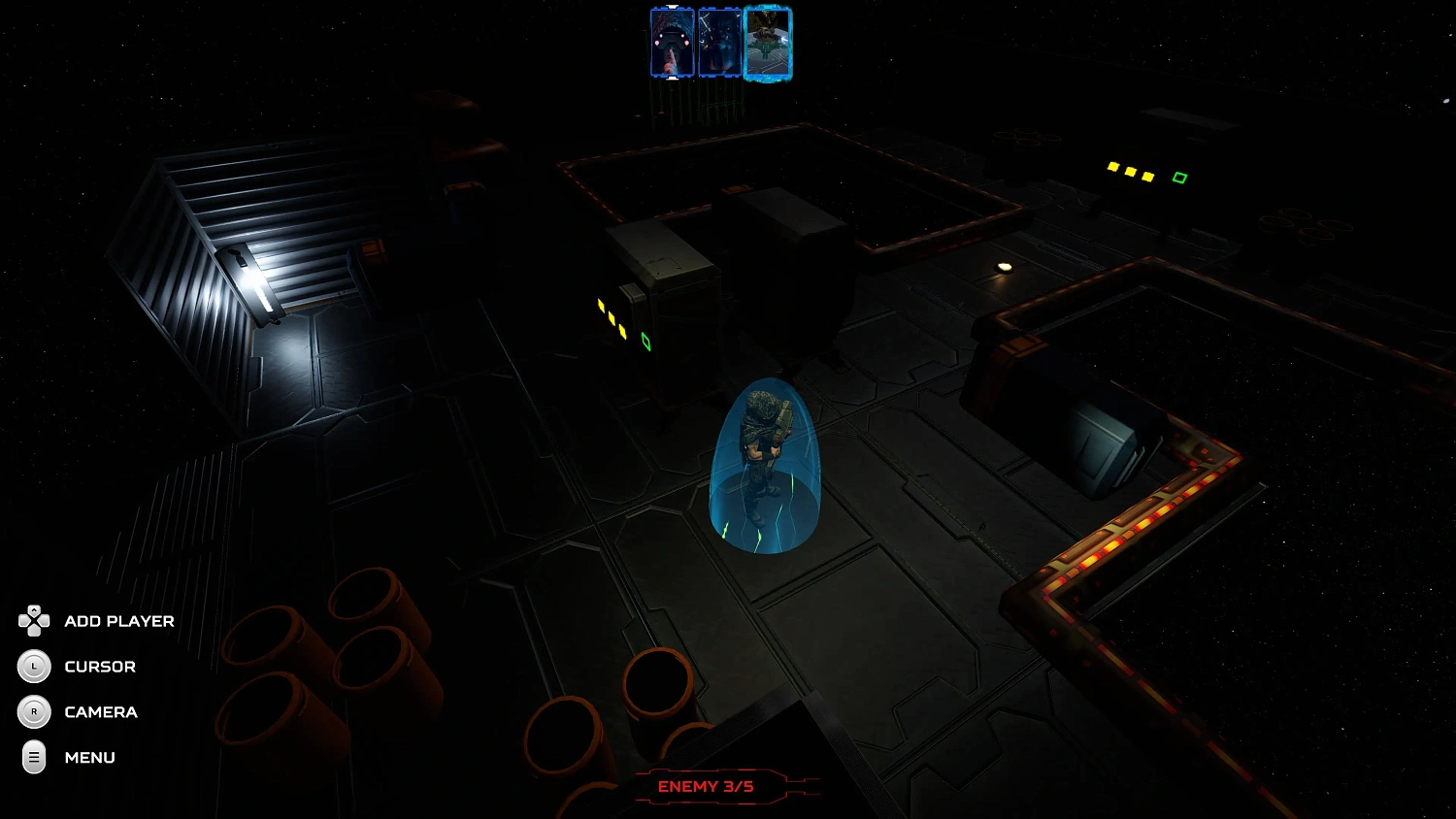Toggle the green indicator on the far-right console
This screenshot has width=1456, height=819.
(x=1180, y=177)
